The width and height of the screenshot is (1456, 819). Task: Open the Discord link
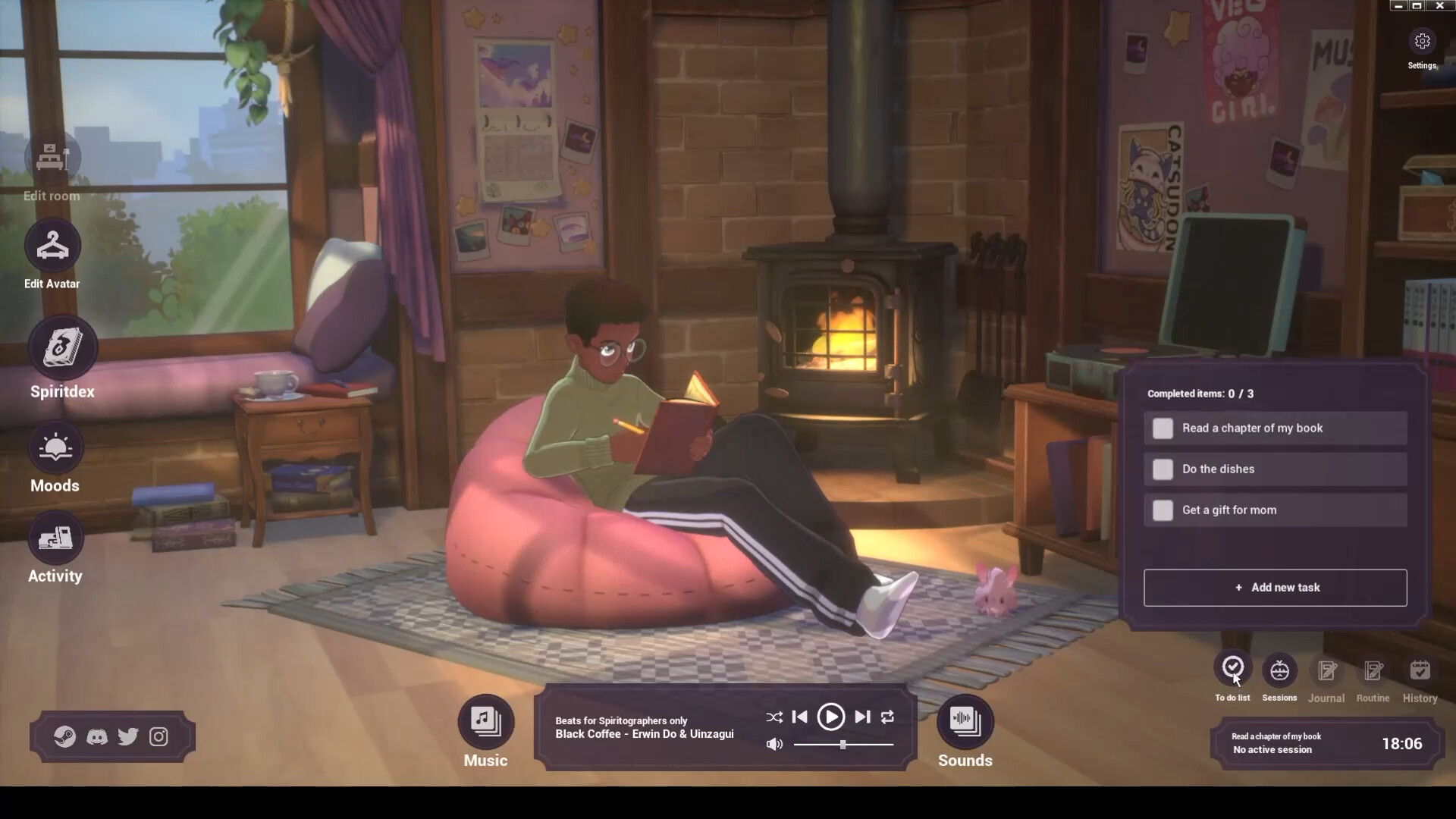pyautogui.click(x=97, y=736)
